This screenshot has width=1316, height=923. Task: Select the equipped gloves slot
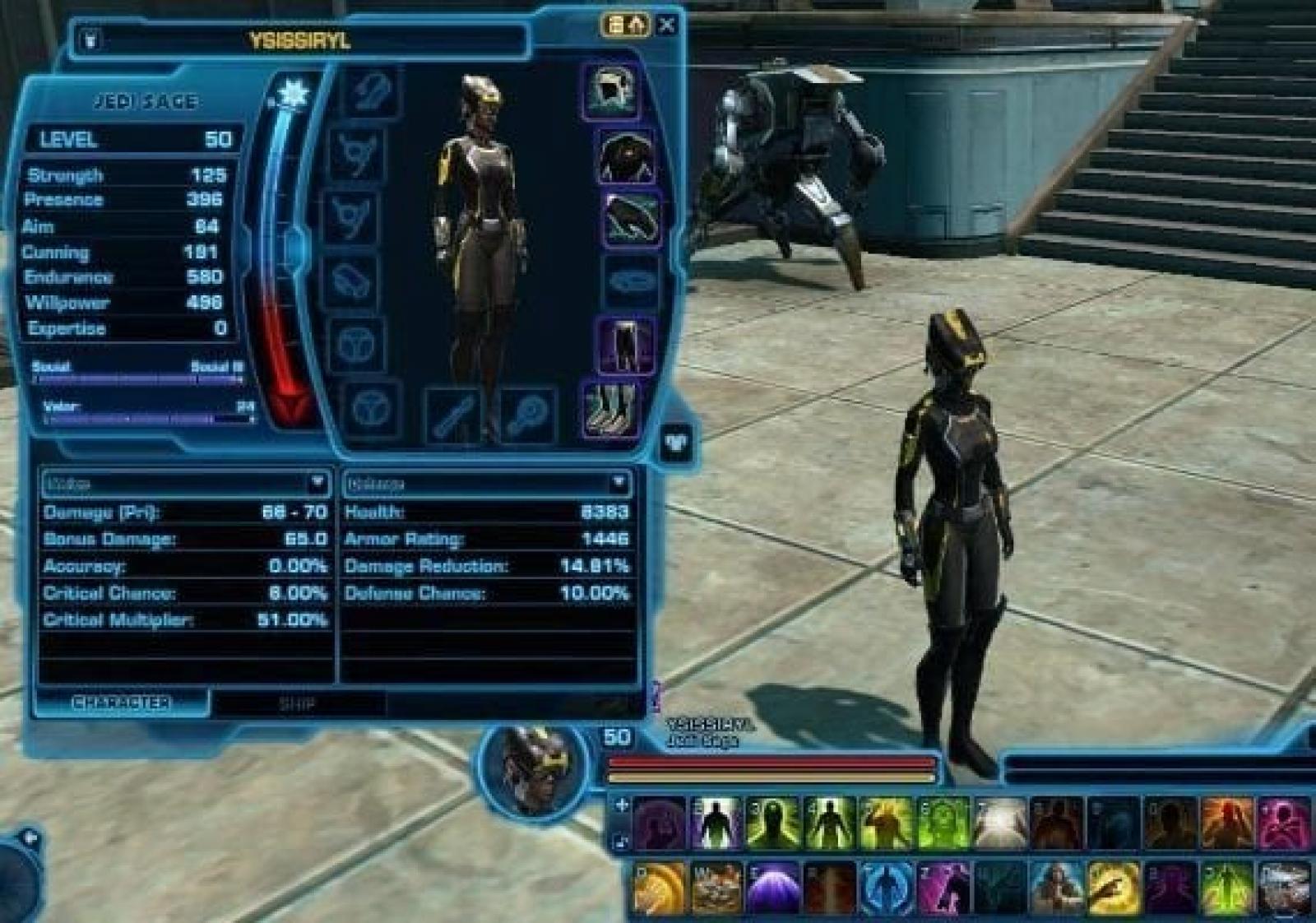point(632,218)
